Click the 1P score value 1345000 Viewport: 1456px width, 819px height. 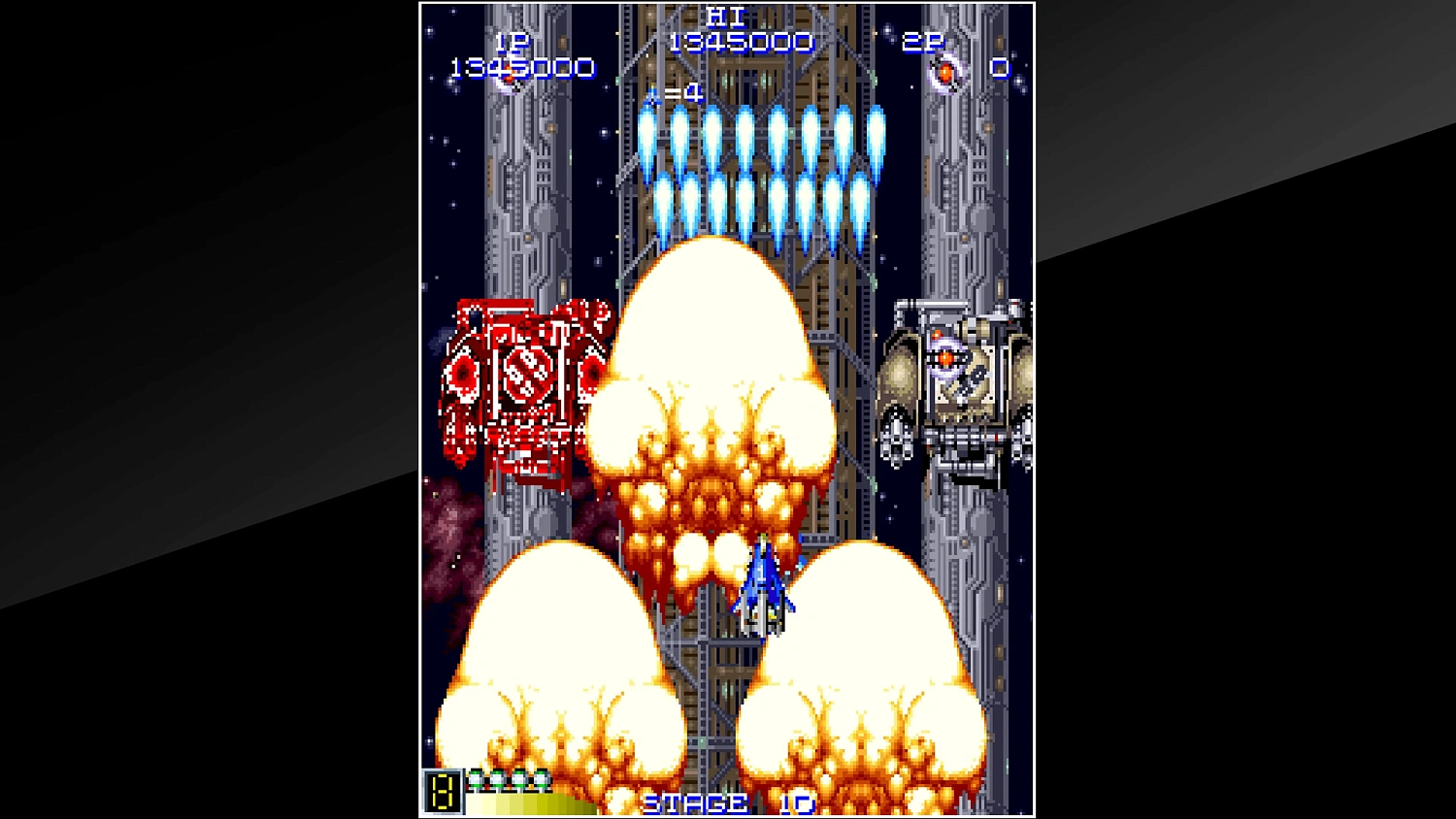[521, 69]
